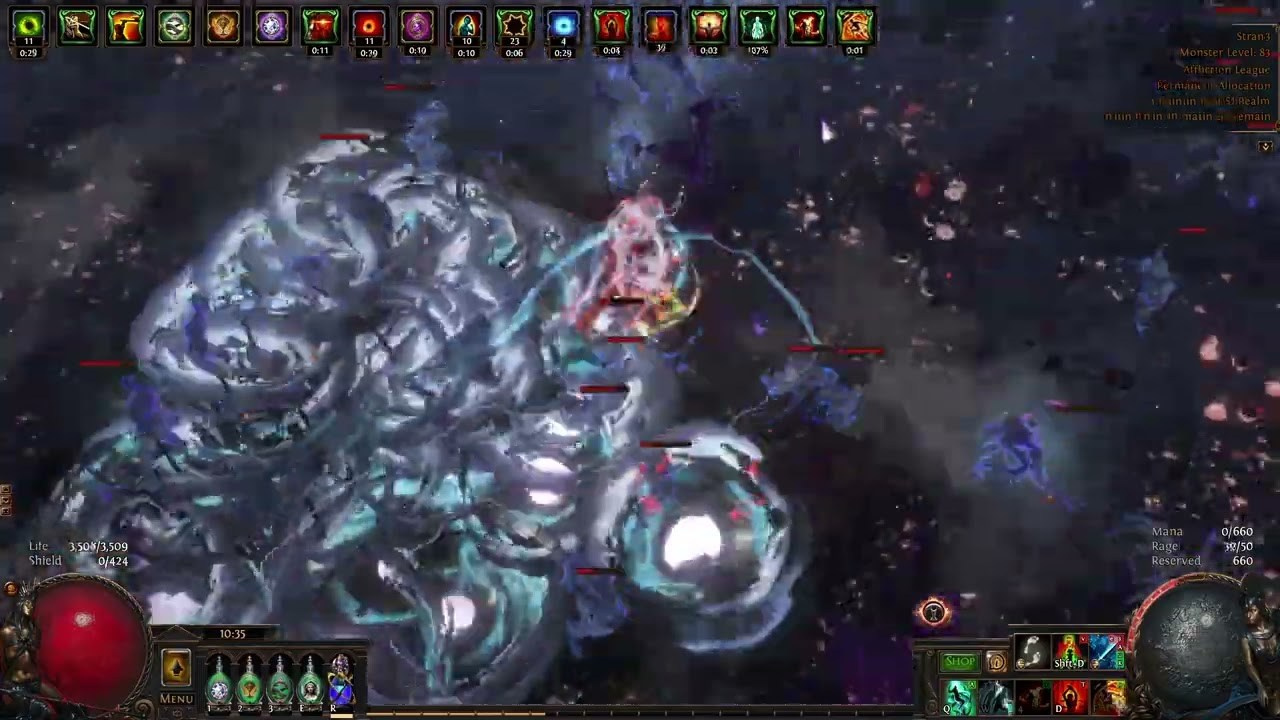The height and width of the screenshot is (720, 1280).
Task: Click the arrow expander at the top-right edge
Action: (1266, 147)
